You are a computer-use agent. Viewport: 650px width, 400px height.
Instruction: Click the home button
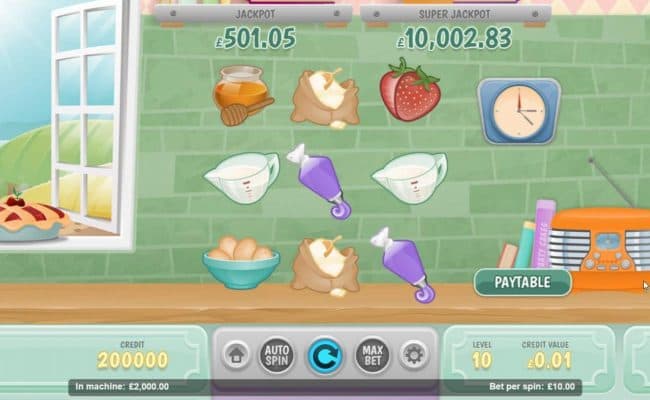pos(236,354)
